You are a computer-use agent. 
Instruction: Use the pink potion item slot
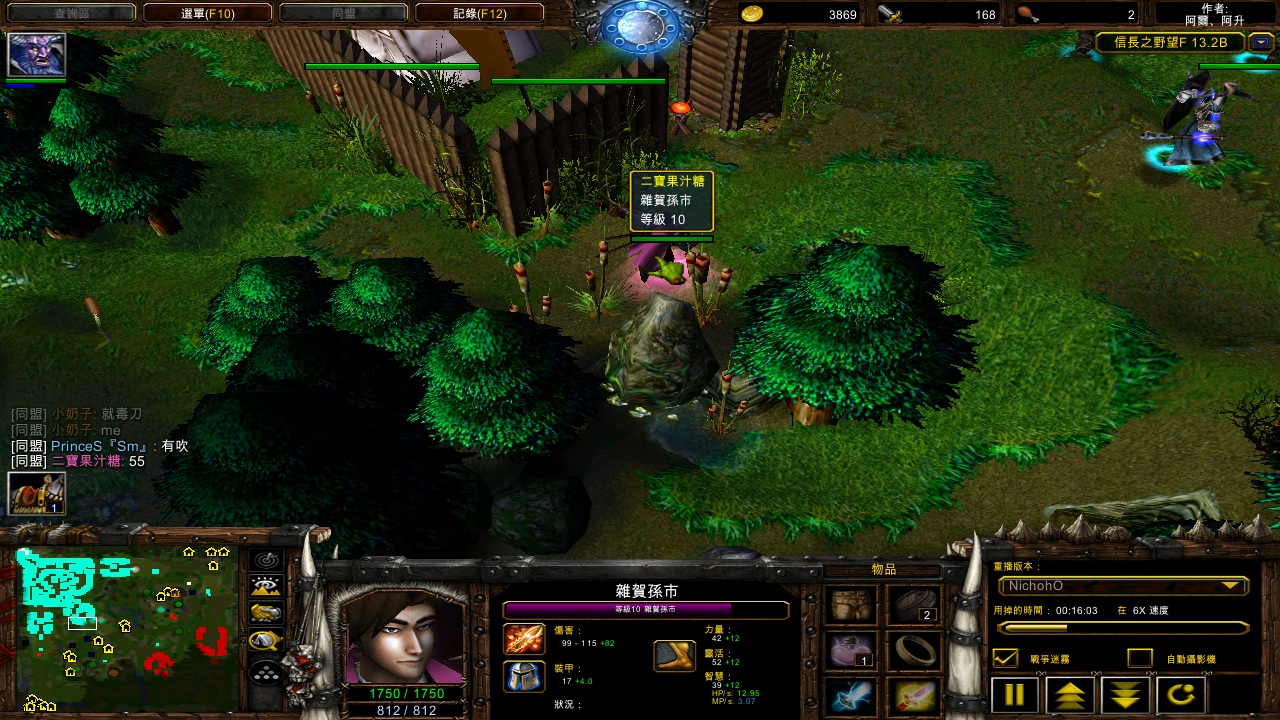coord(853,651)
